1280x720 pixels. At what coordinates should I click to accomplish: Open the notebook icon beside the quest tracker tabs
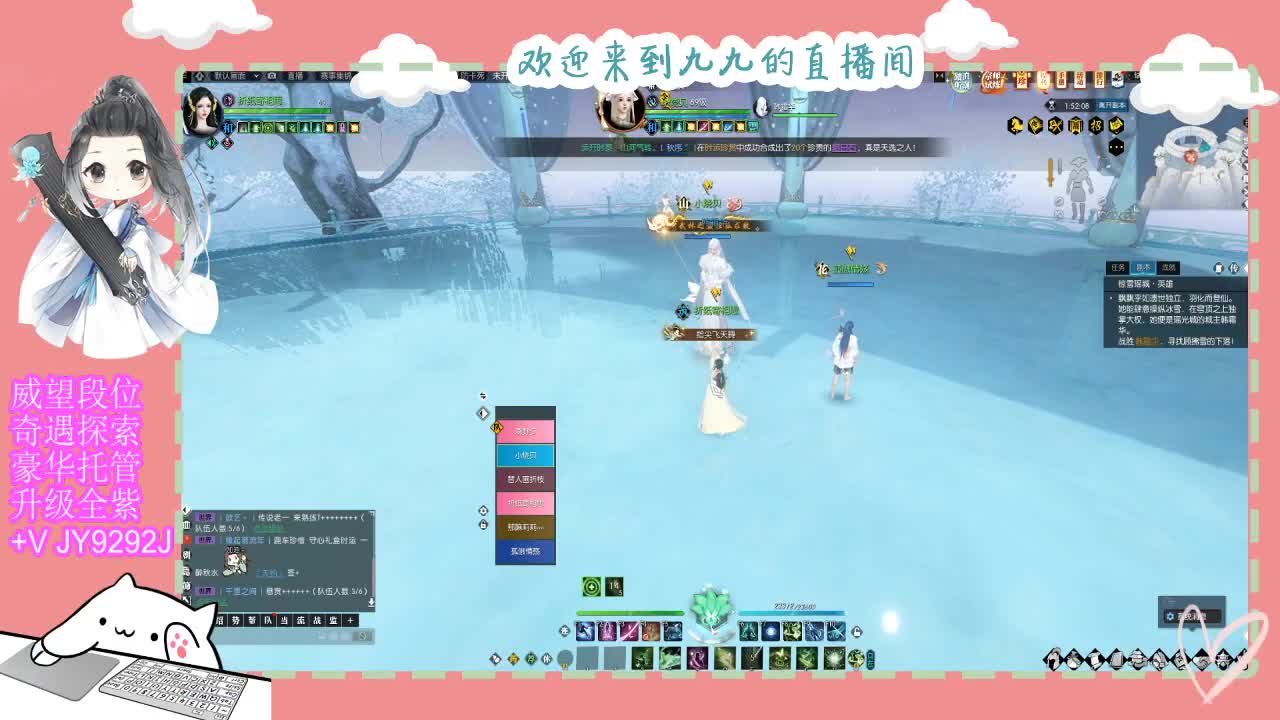(1219, 269)
